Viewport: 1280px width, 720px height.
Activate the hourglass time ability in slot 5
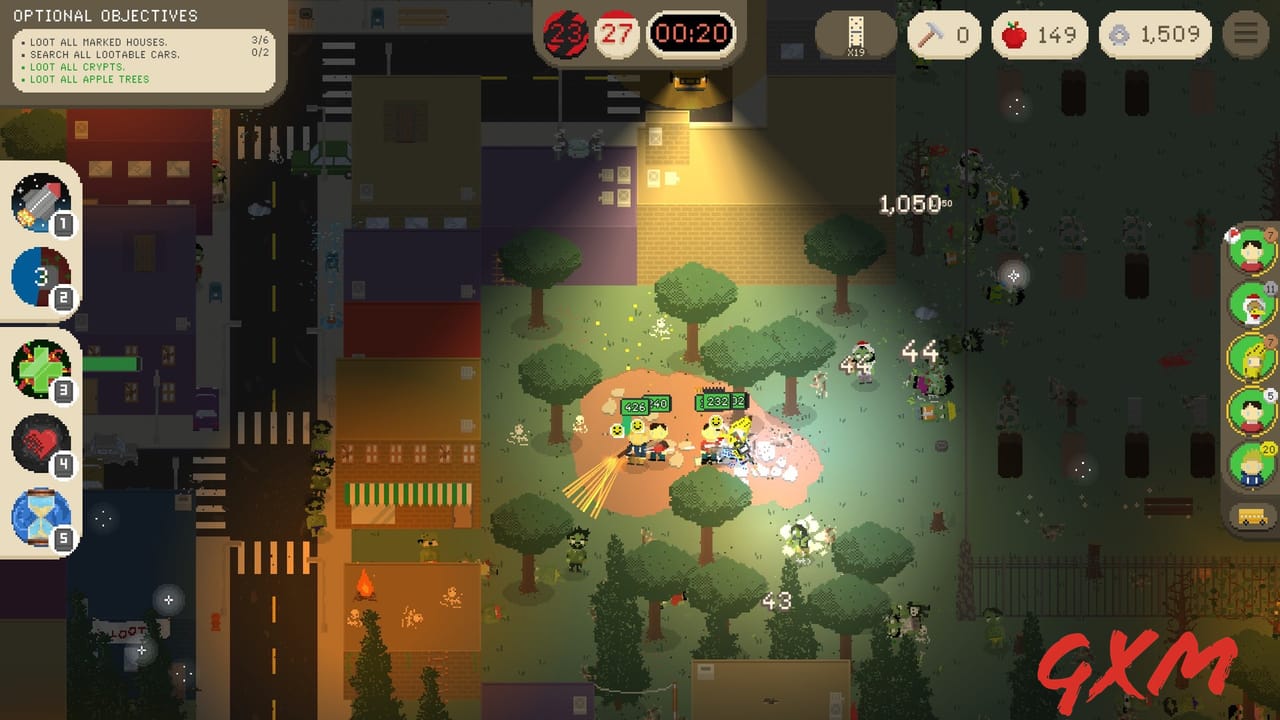tap(40, 512)
